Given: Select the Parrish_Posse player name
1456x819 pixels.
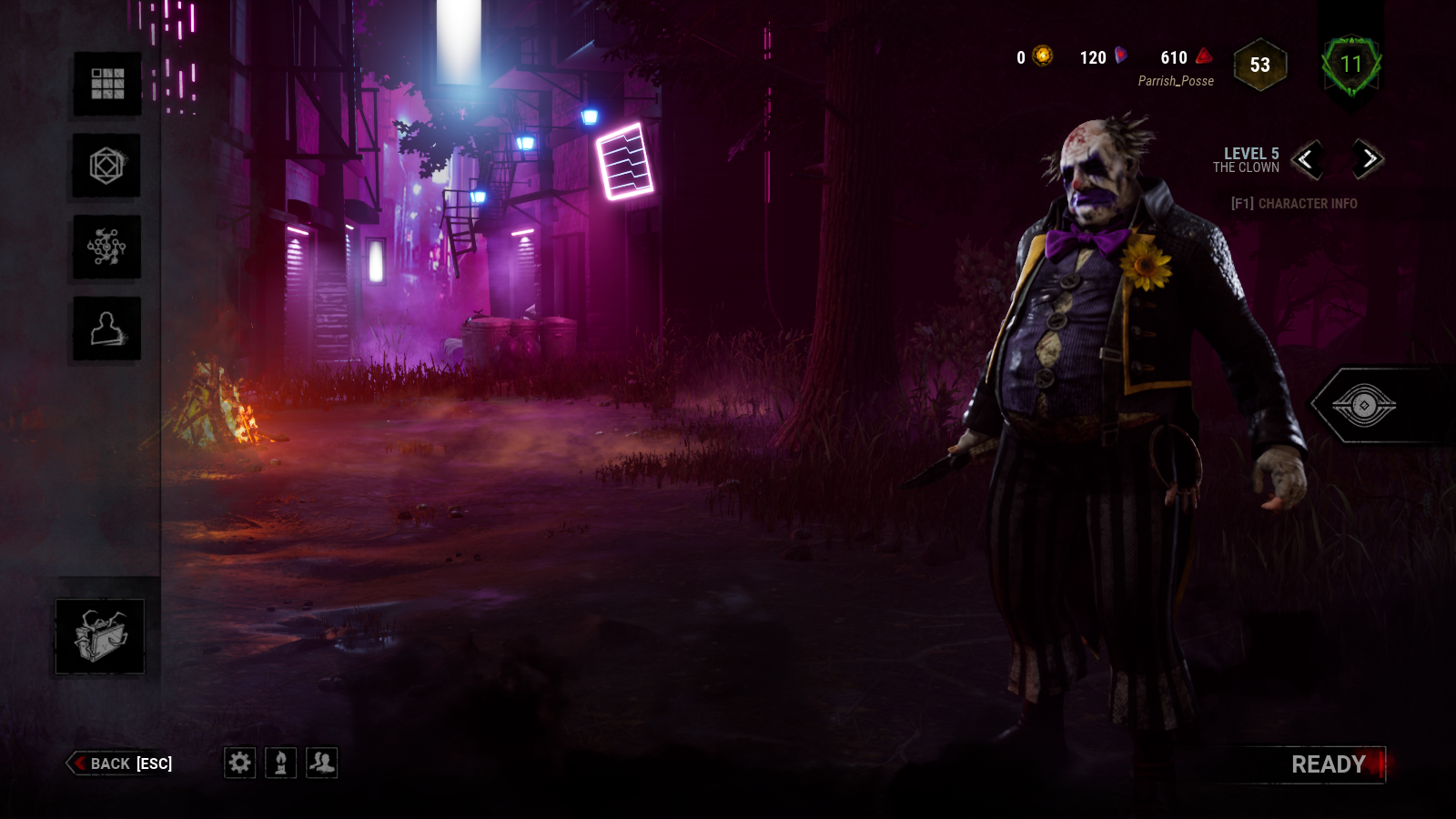Looking at the screenshot, I should pos(1174,81).
